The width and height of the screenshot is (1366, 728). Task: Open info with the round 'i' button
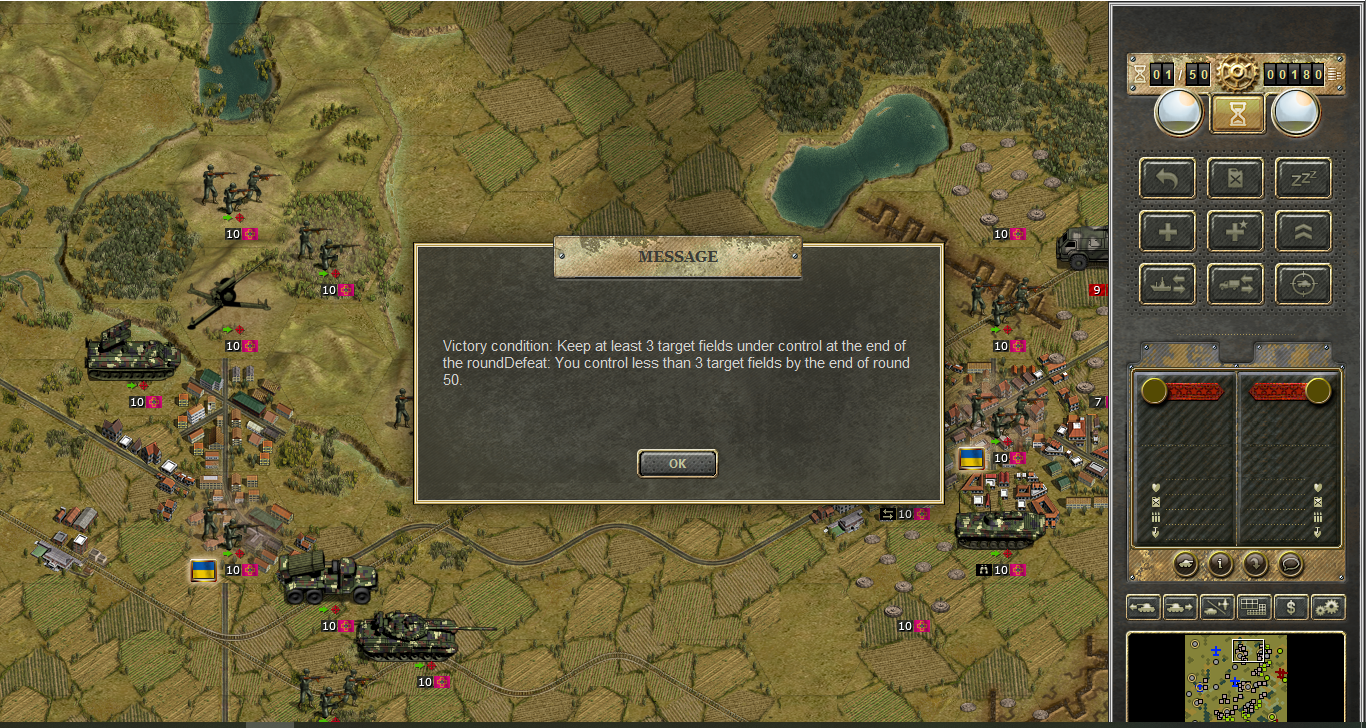pyautogui.click(x=1220, y=564)
